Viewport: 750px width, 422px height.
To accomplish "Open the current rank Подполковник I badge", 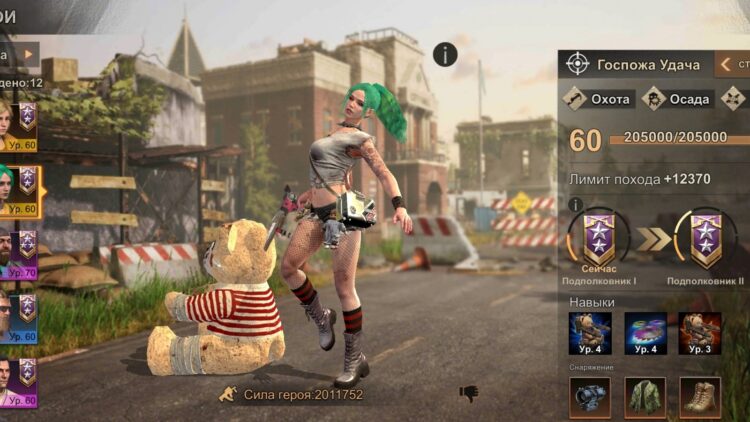I will (x=600, y=240).
